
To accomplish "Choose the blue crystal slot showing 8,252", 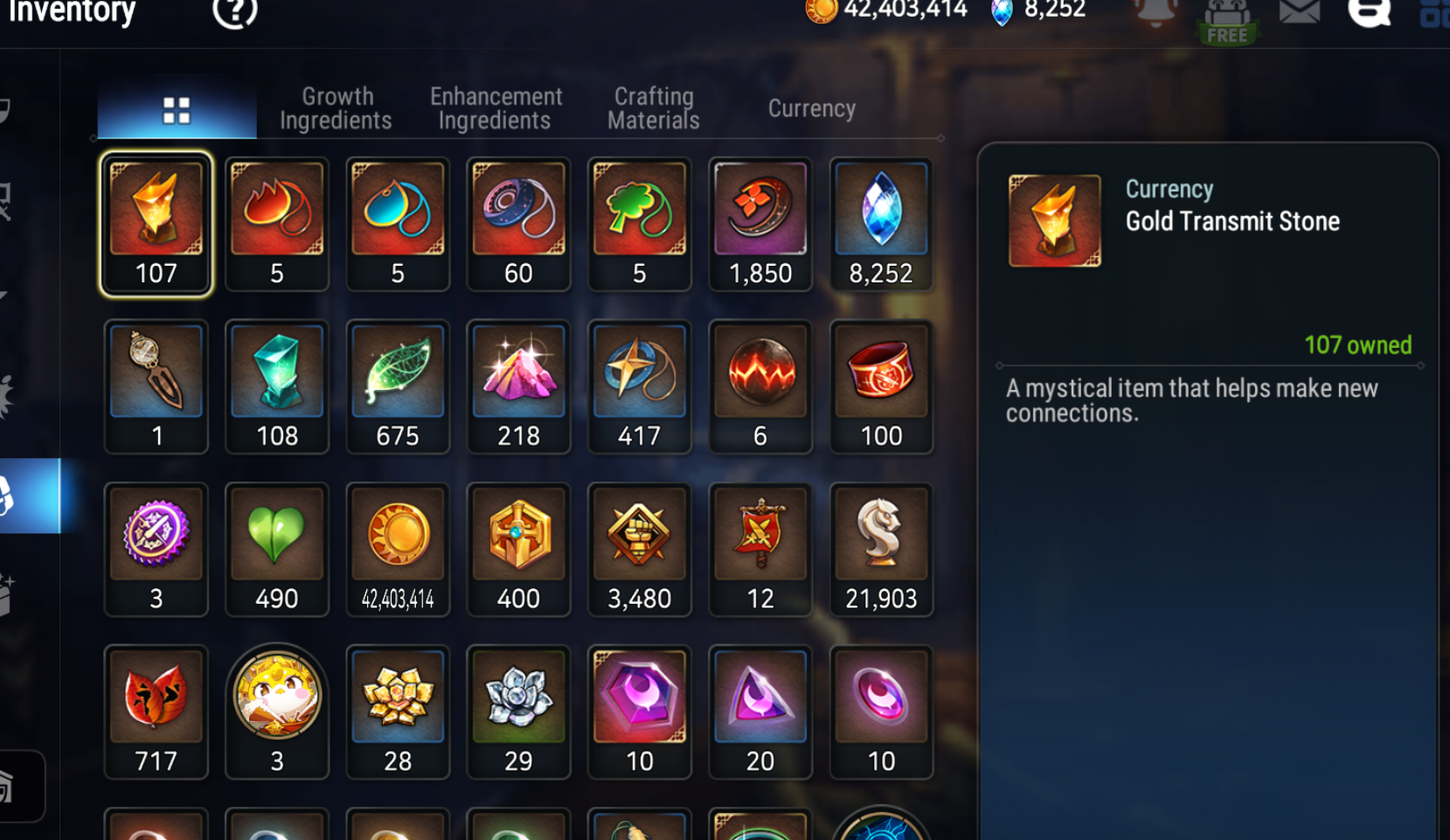I will click(881, 224).
